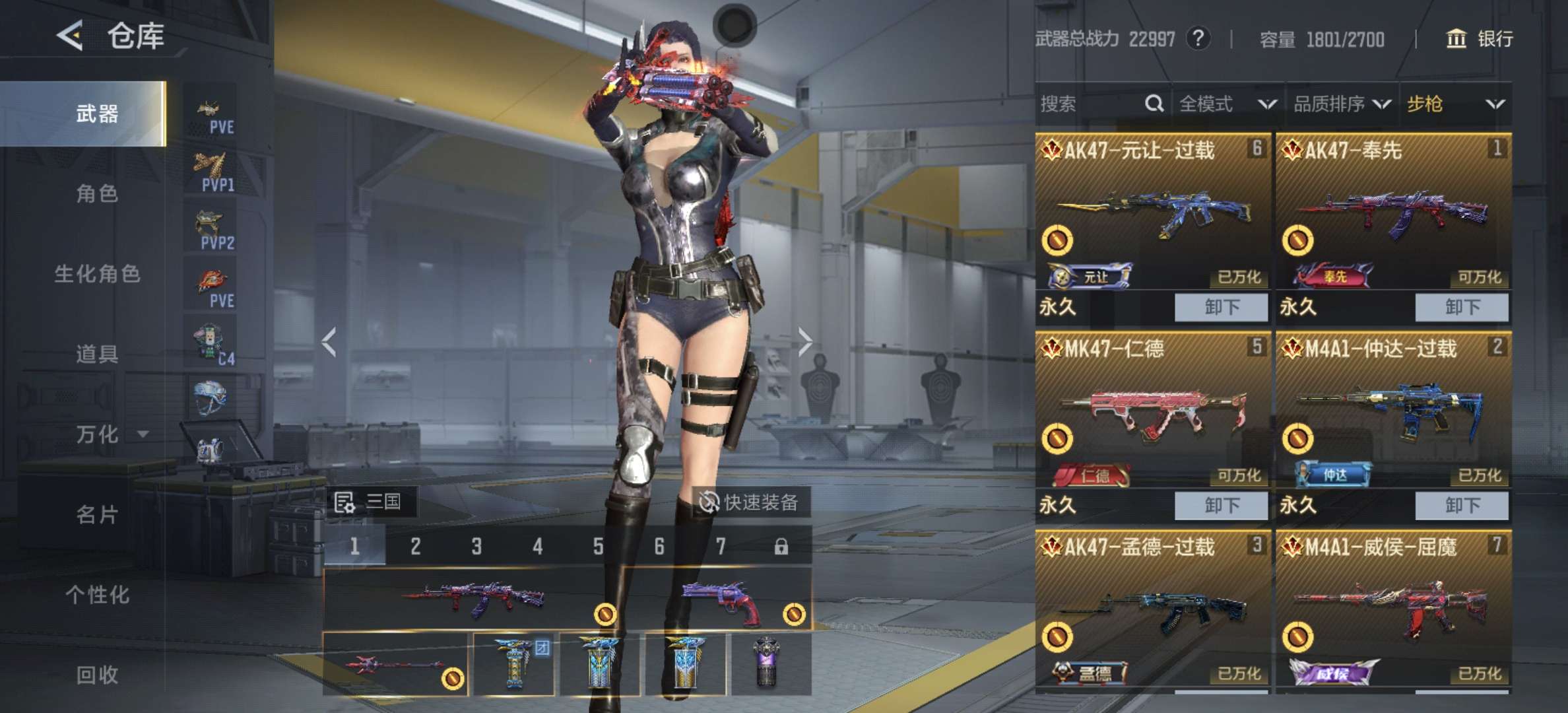This screenshot has width=1568, height=713.
Task: Click the weapon power question mark help
Action: click(x=1198, y=39)
